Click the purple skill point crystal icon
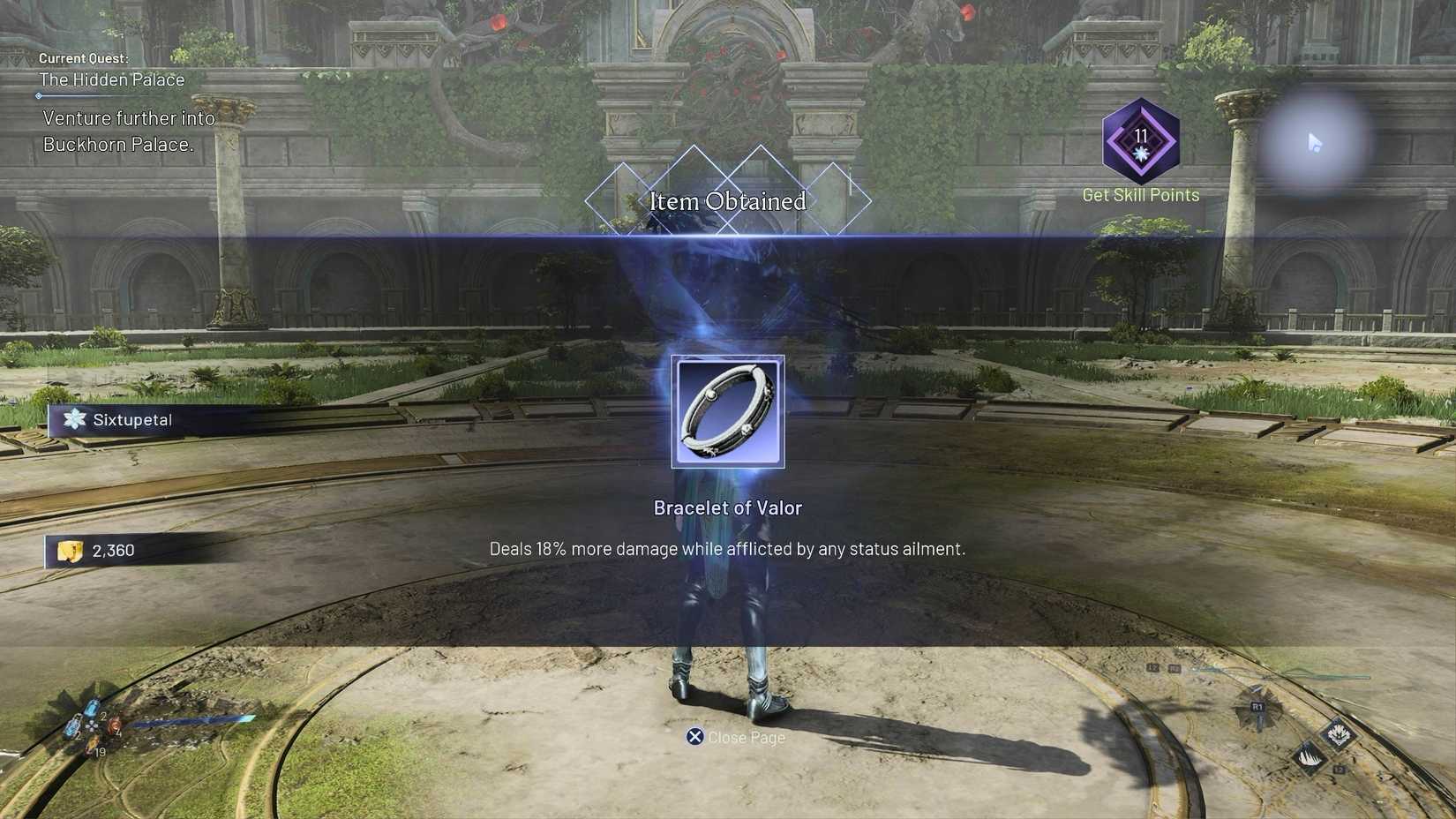 (x=1139, y=141)
